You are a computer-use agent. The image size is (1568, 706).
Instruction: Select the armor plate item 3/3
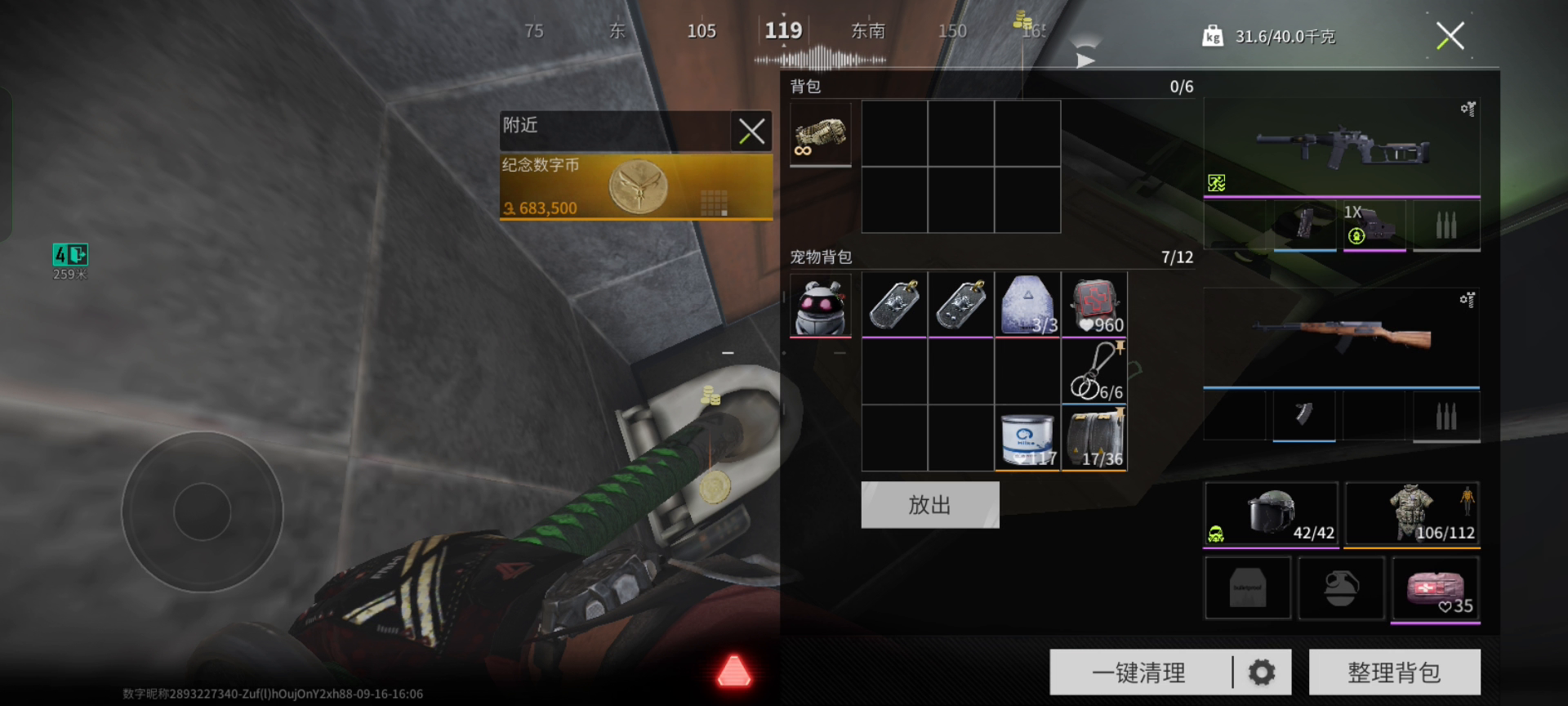(x=1027, y=305)
